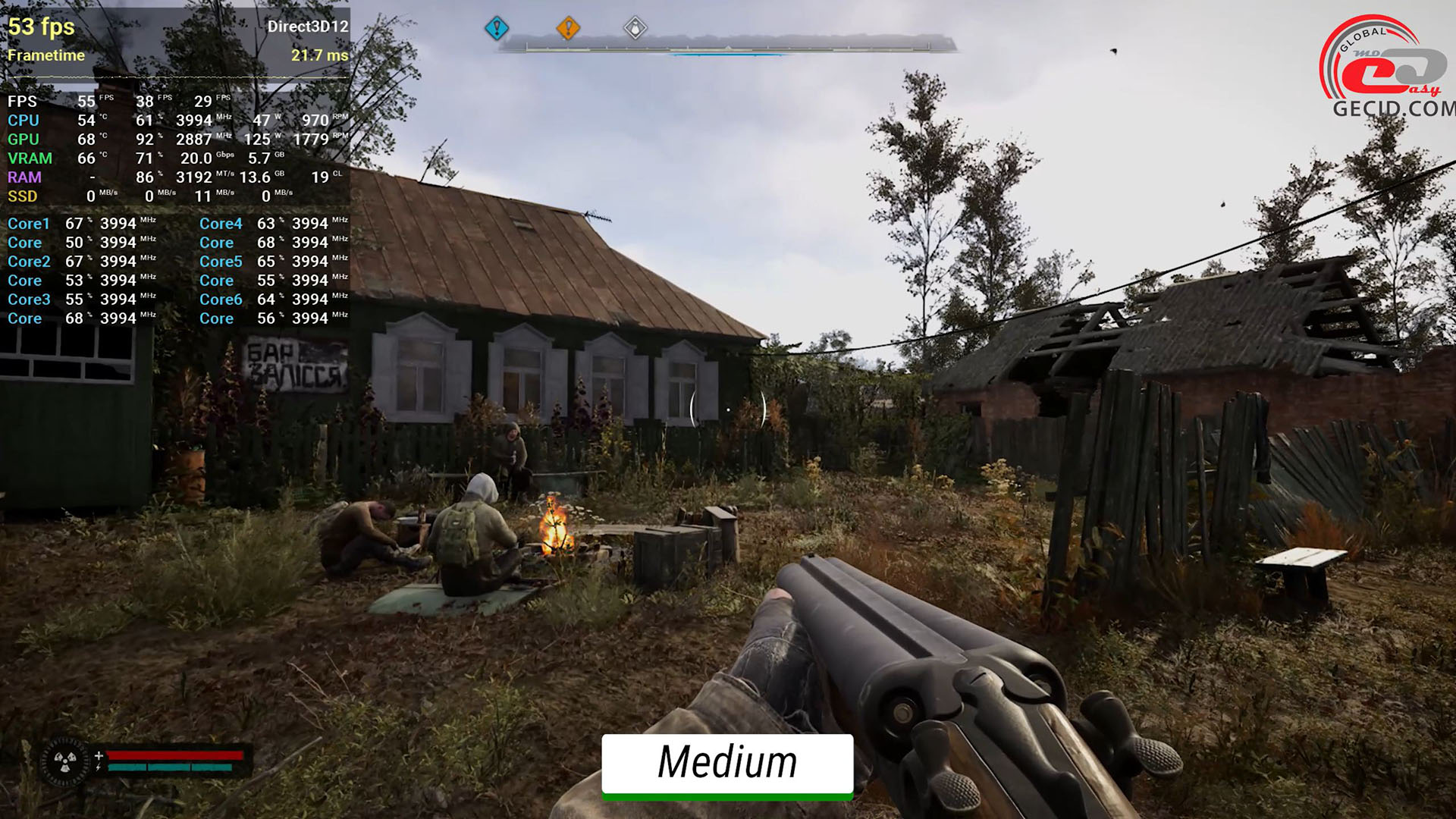Screen dimensions: 1456x819
Task: Select the orange exclamation quest marker
Action: click(568, 29)
